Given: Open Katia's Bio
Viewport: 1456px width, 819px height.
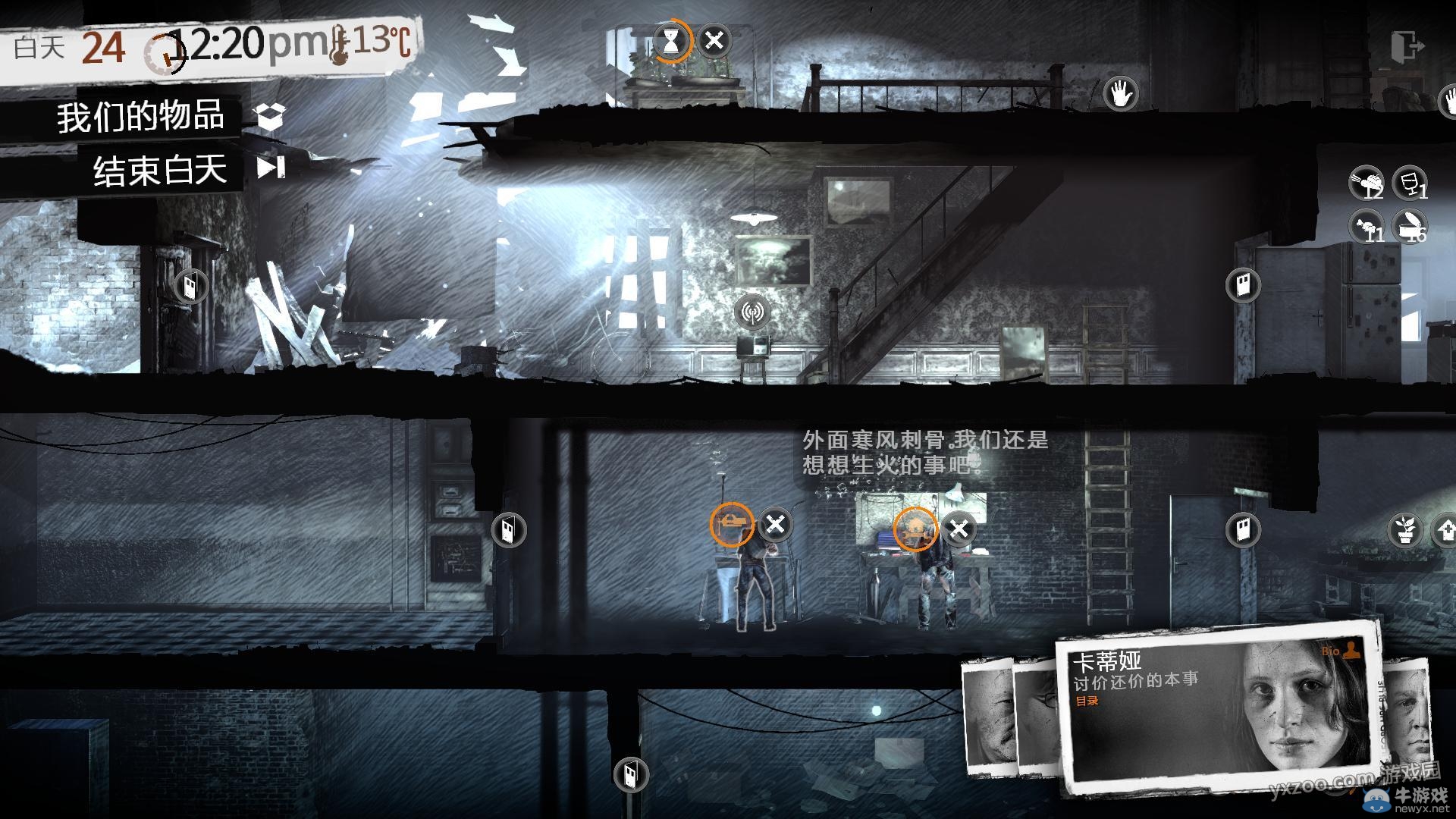Looking at the screenshot, I should [x=1341, y=651].
